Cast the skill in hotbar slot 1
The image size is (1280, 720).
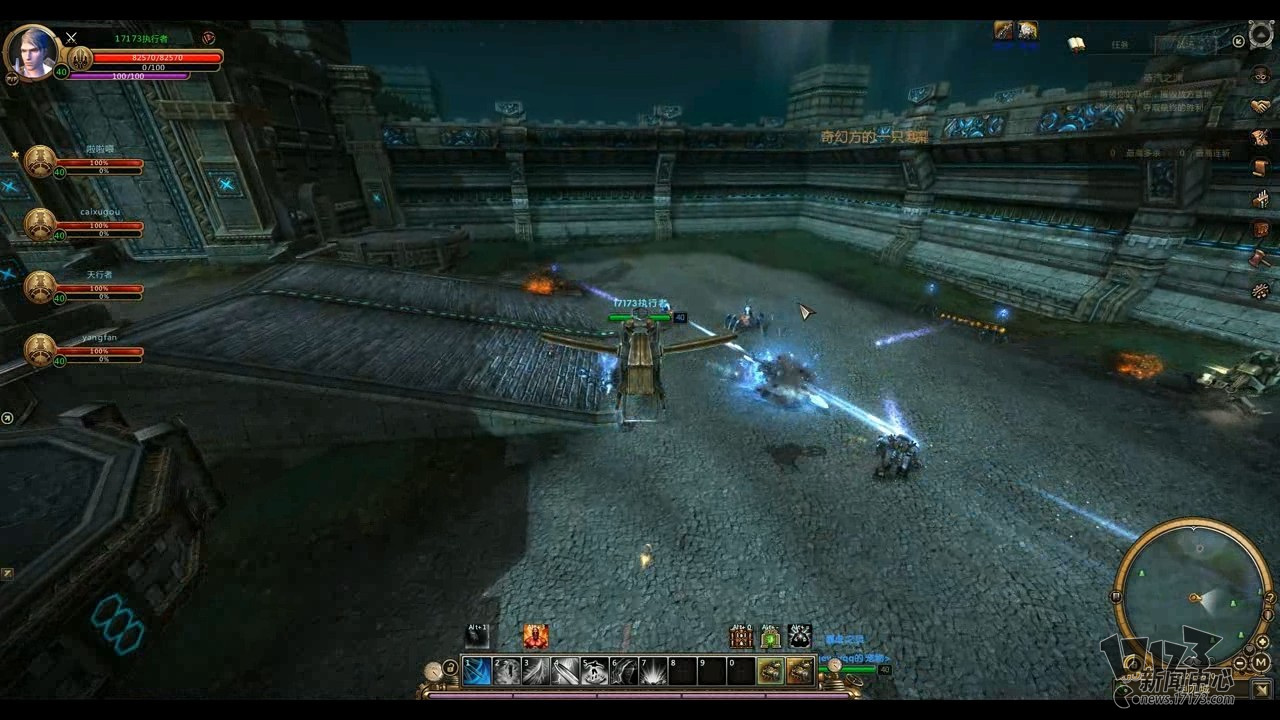(477, 672)
